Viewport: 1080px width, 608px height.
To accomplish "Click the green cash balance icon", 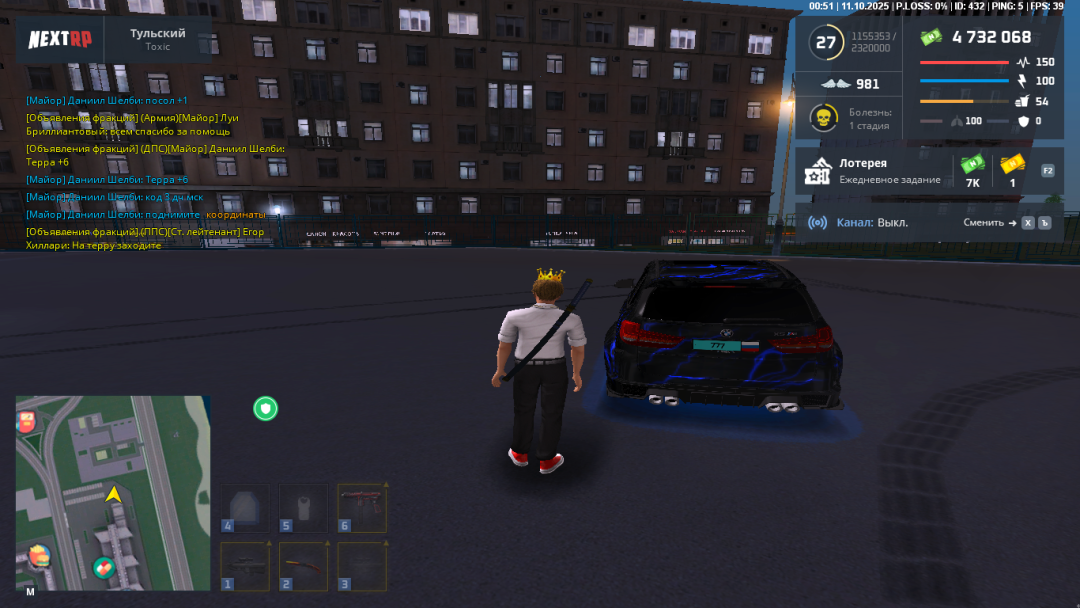I will 931,37.
